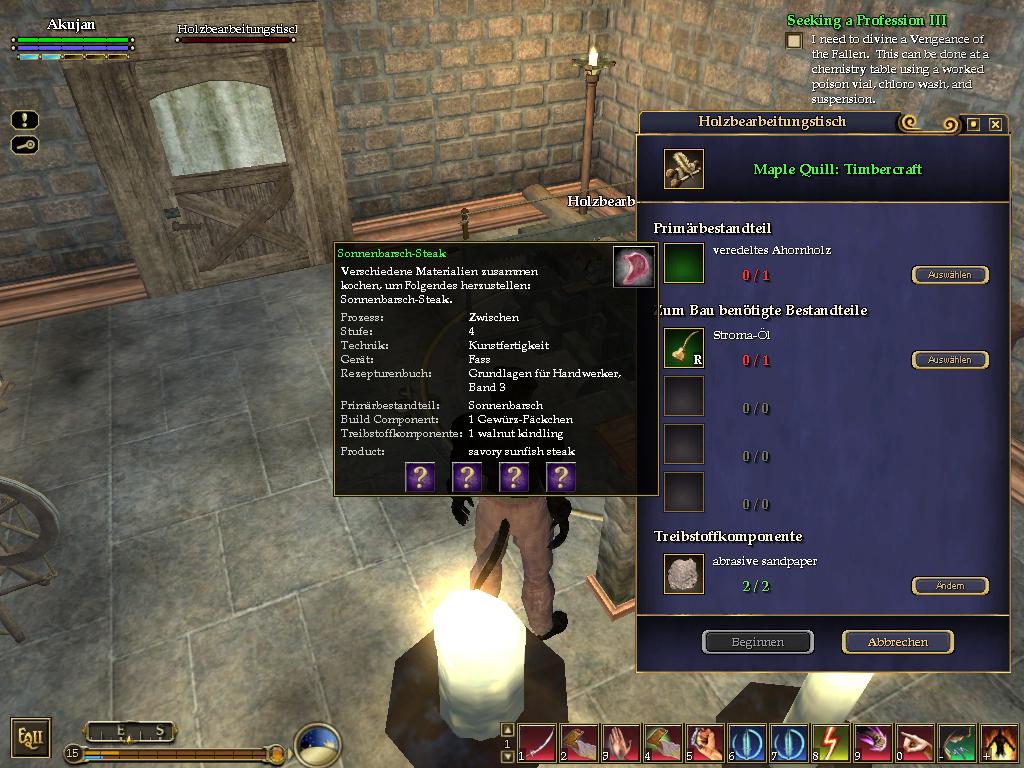Change the abrasive sandpaper fuel with Ändern
Viewport: 1024px width, 768px height.
pos(949,586)
